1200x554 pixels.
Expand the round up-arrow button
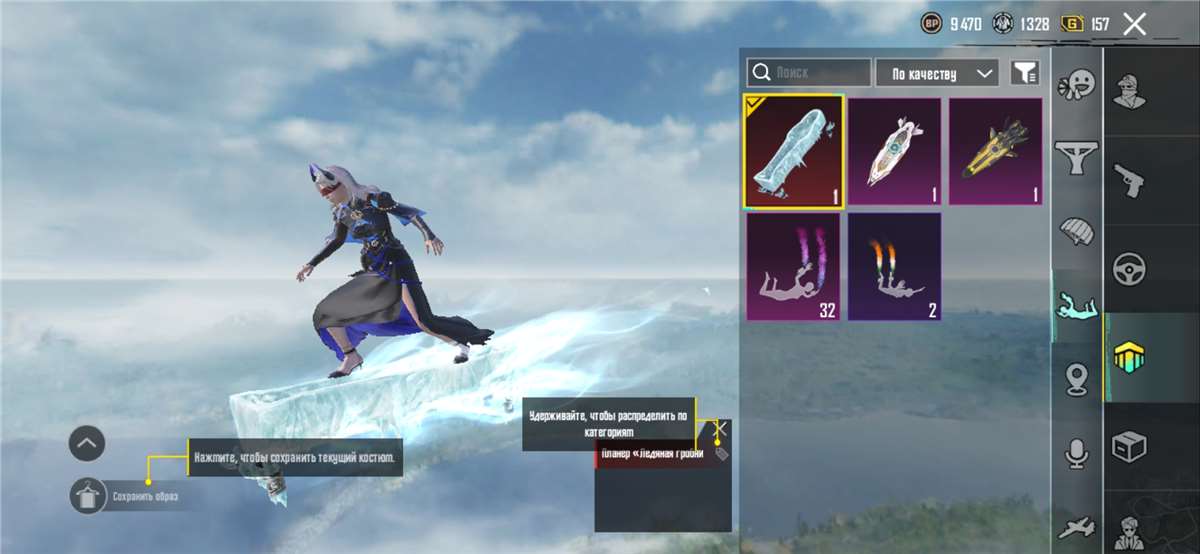(x=87, y=443)
